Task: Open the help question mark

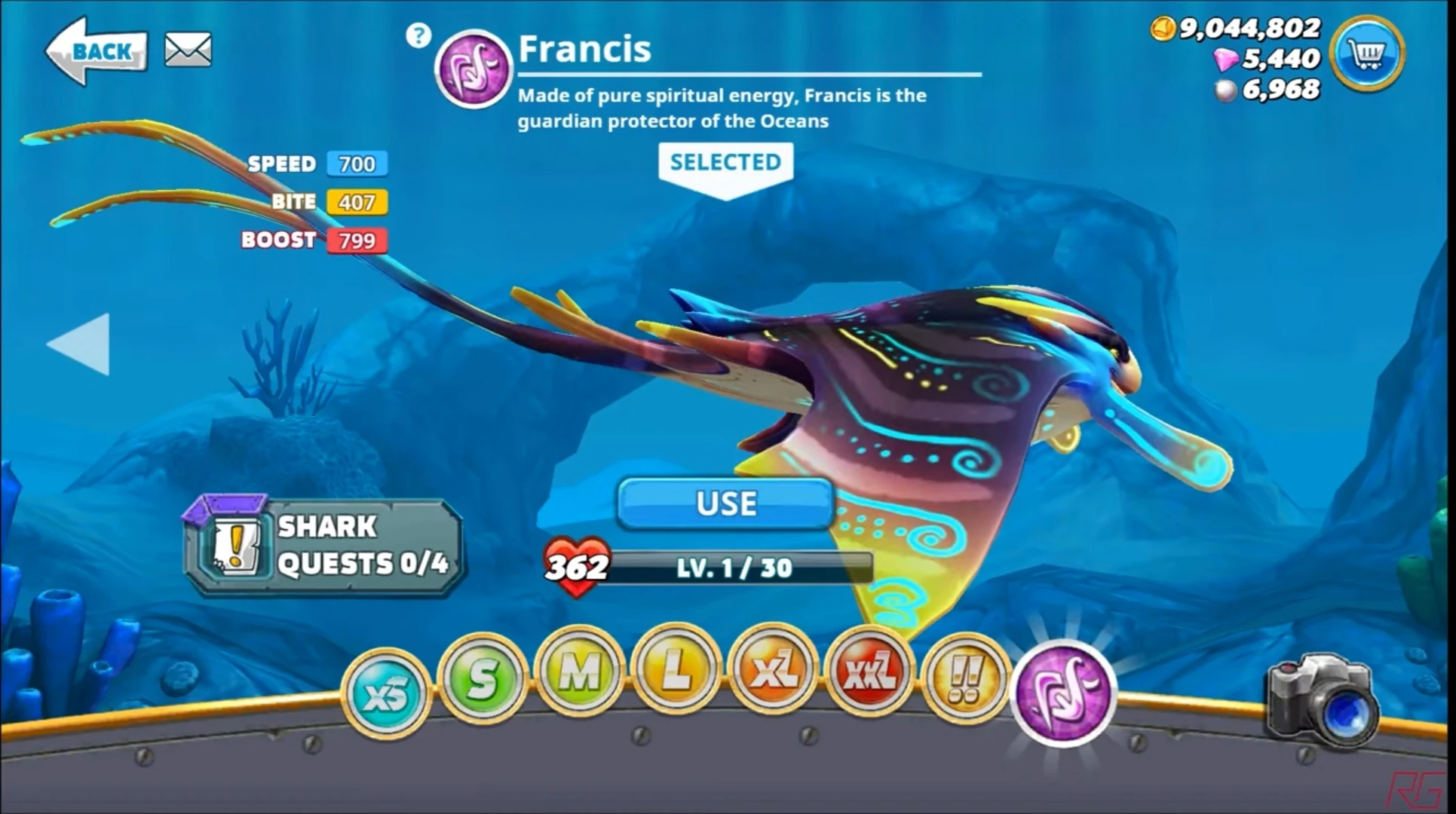Action: [419, 35]
